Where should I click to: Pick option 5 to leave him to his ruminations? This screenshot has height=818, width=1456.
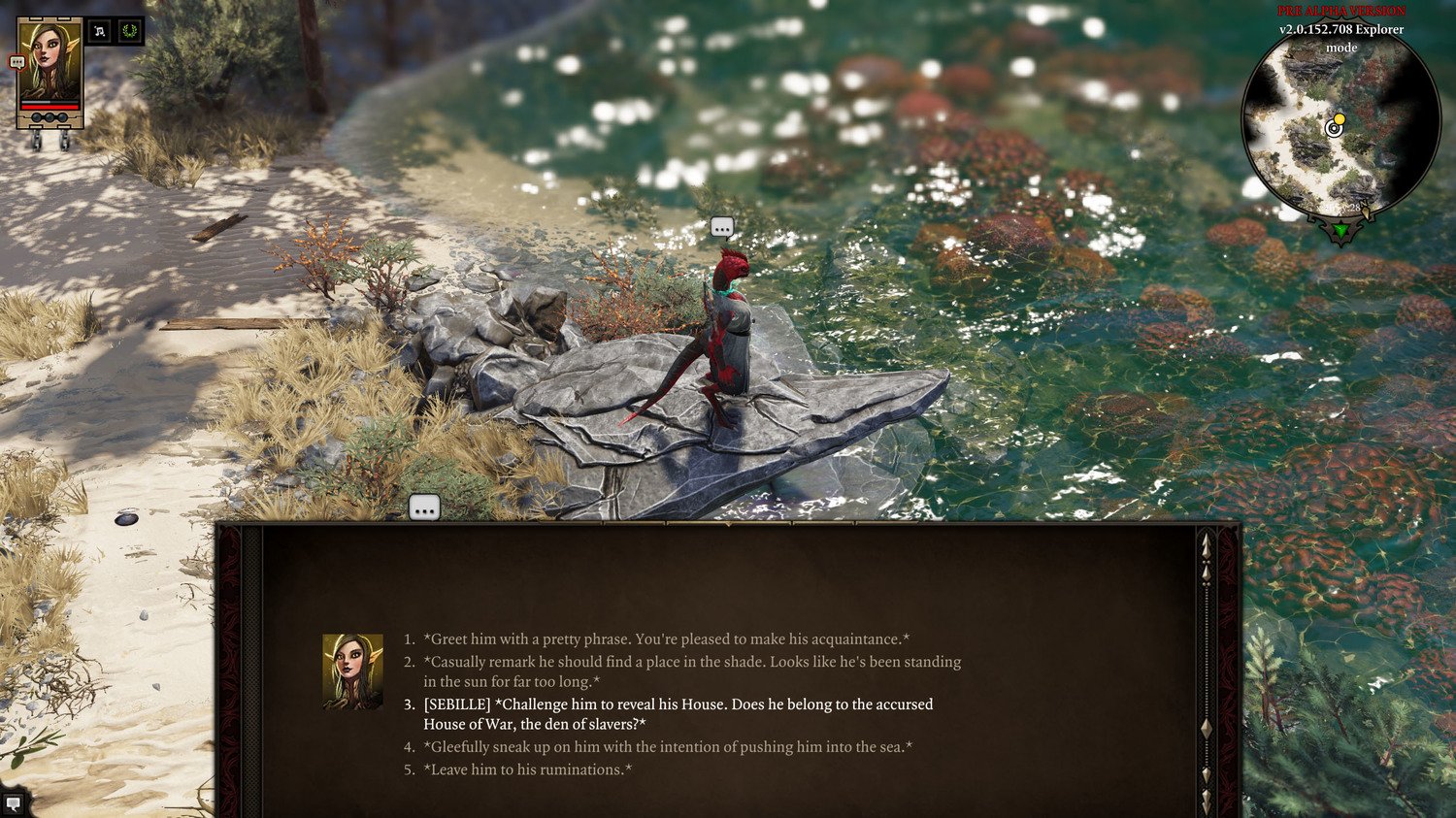(x=525, y=769)
